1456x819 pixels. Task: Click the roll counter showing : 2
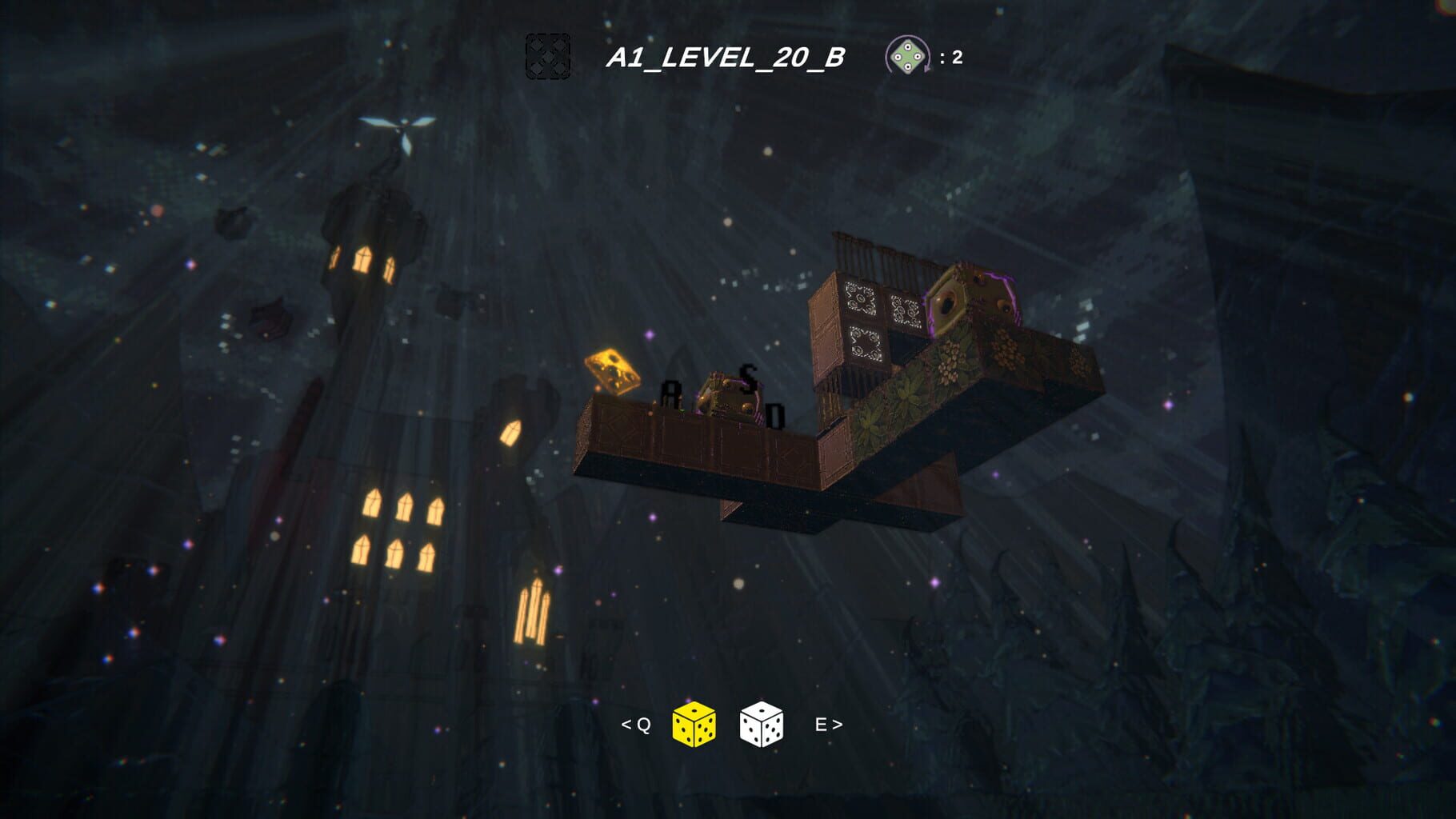point(950,56)
